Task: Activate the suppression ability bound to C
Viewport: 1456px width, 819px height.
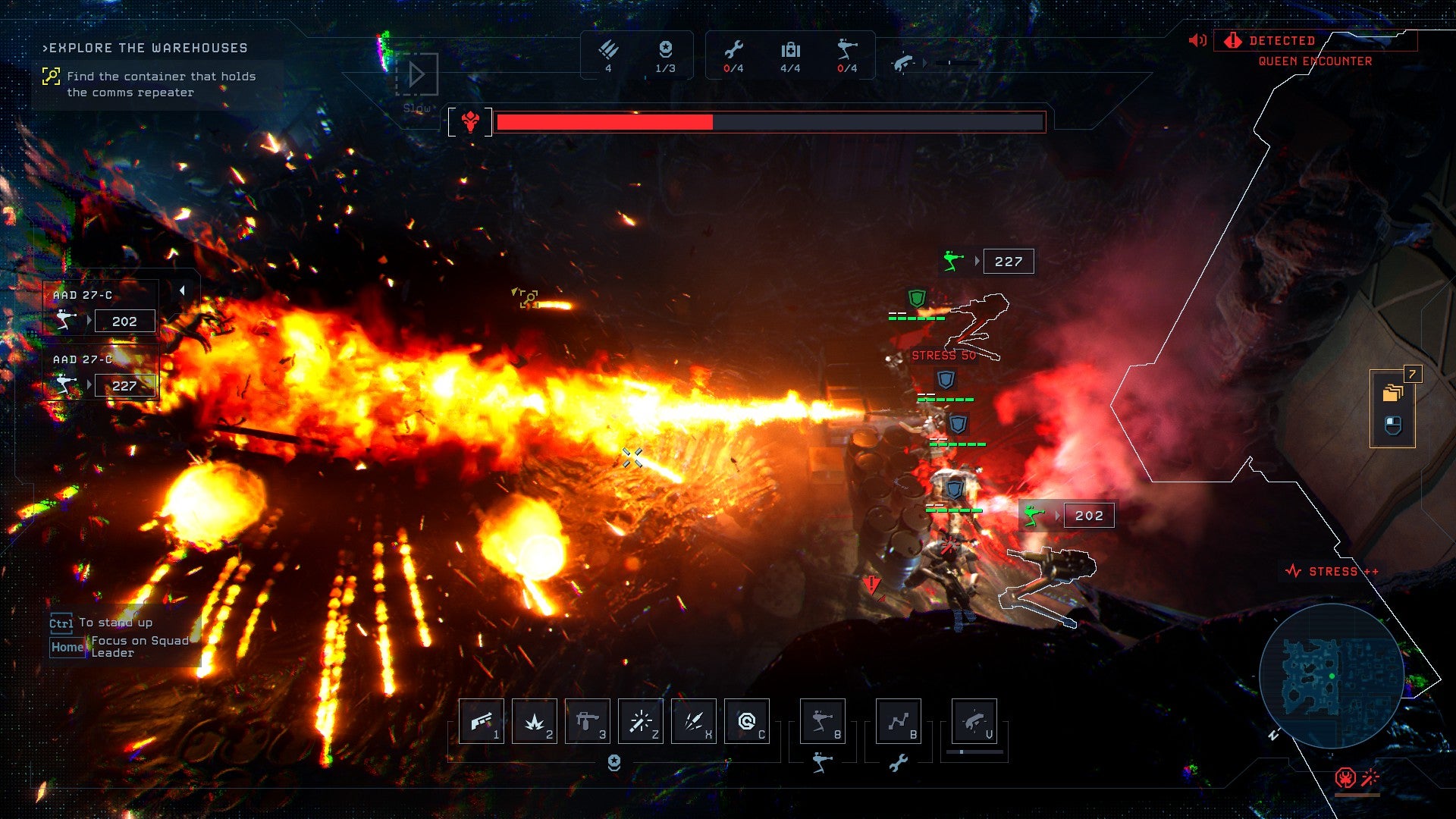Action: pyautogui.click(x=747, y=721)
